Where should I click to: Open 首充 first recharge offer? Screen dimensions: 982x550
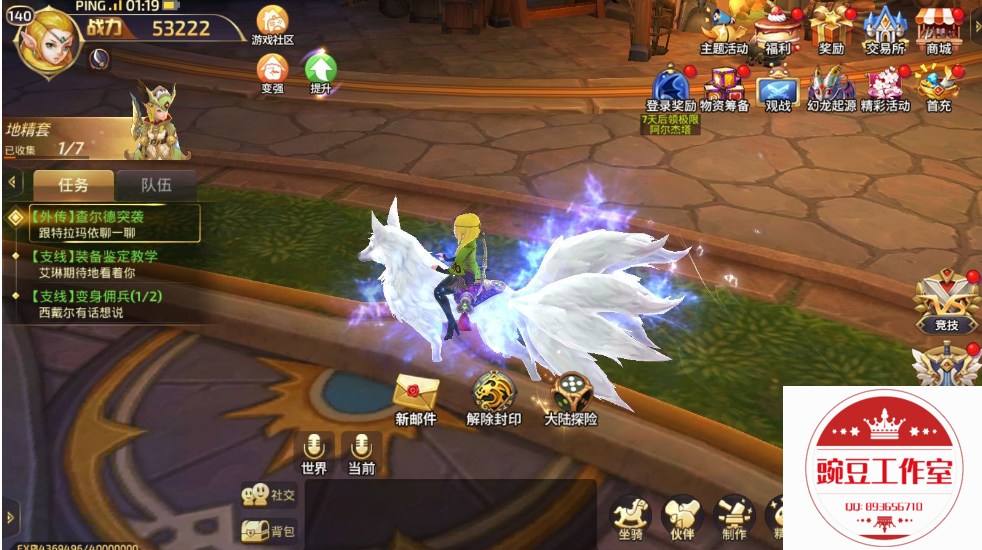[x=938, y=86]
